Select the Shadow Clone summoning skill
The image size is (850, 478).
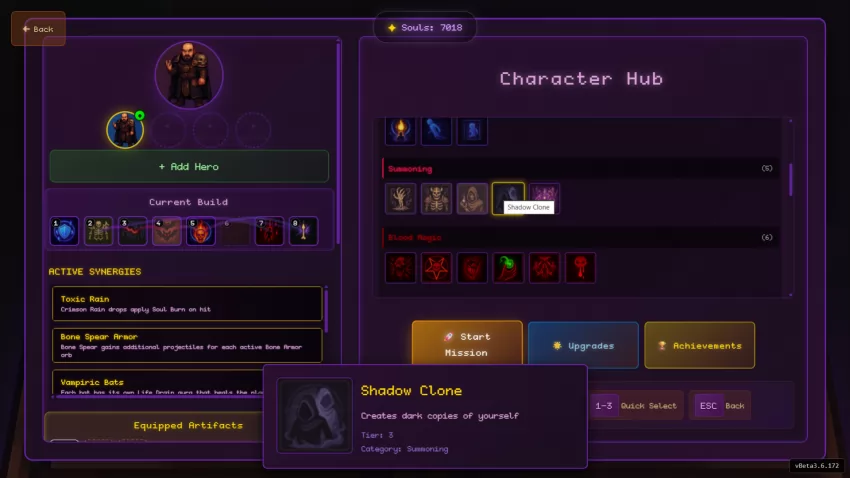pos(508,198)
